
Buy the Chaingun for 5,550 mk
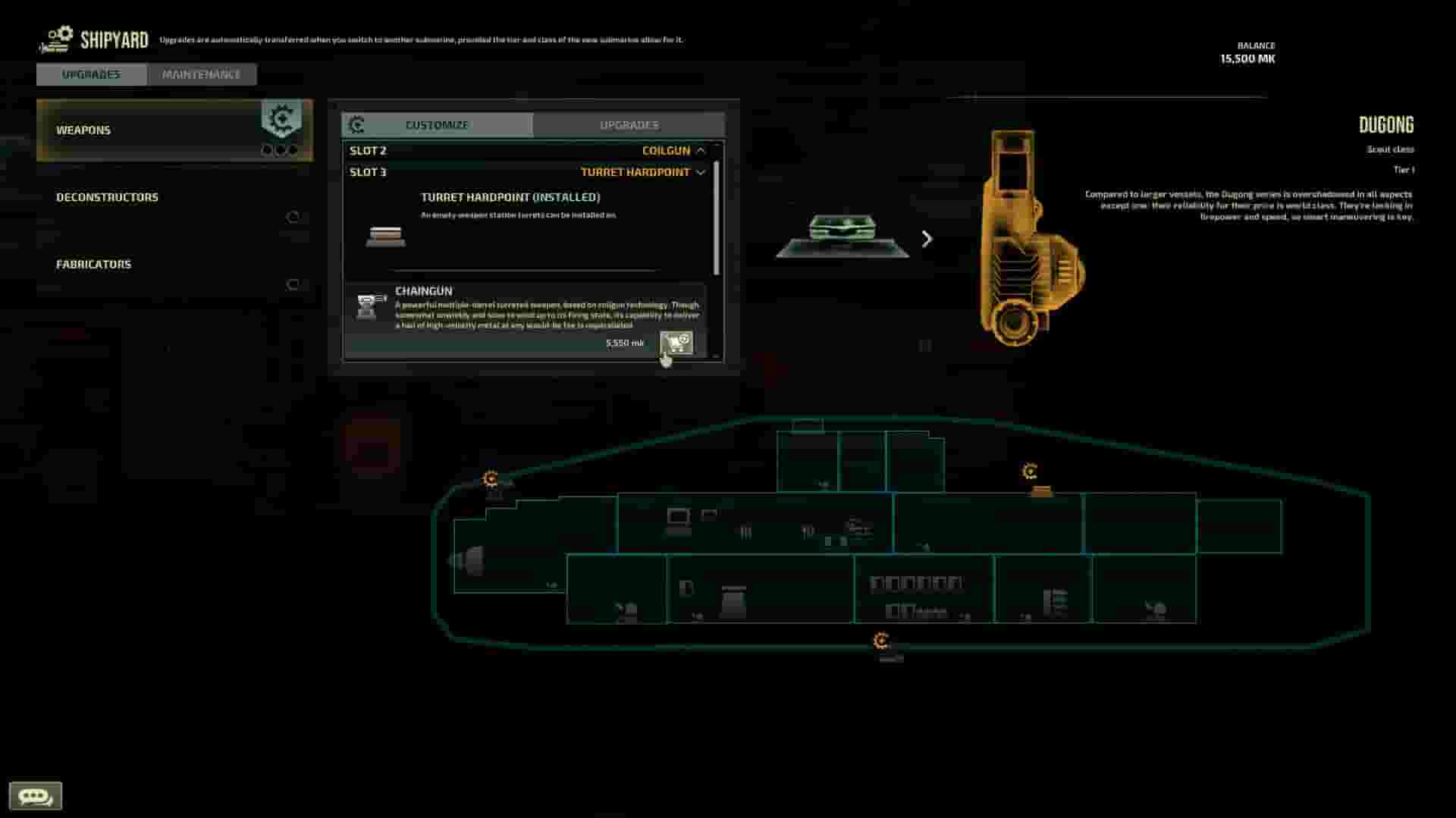pos(675,343)
